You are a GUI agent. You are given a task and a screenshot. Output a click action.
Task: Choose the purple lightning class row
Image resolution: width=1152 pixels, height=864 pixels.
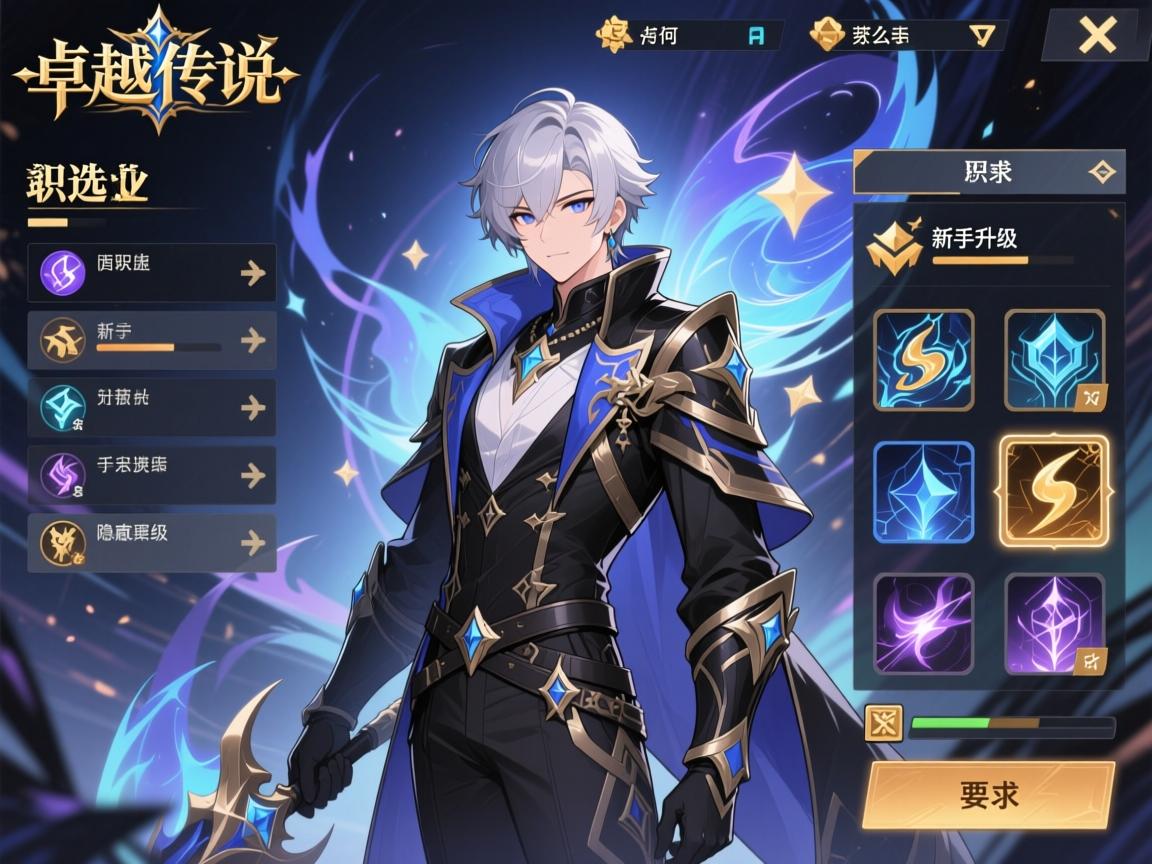coord(152,272)
